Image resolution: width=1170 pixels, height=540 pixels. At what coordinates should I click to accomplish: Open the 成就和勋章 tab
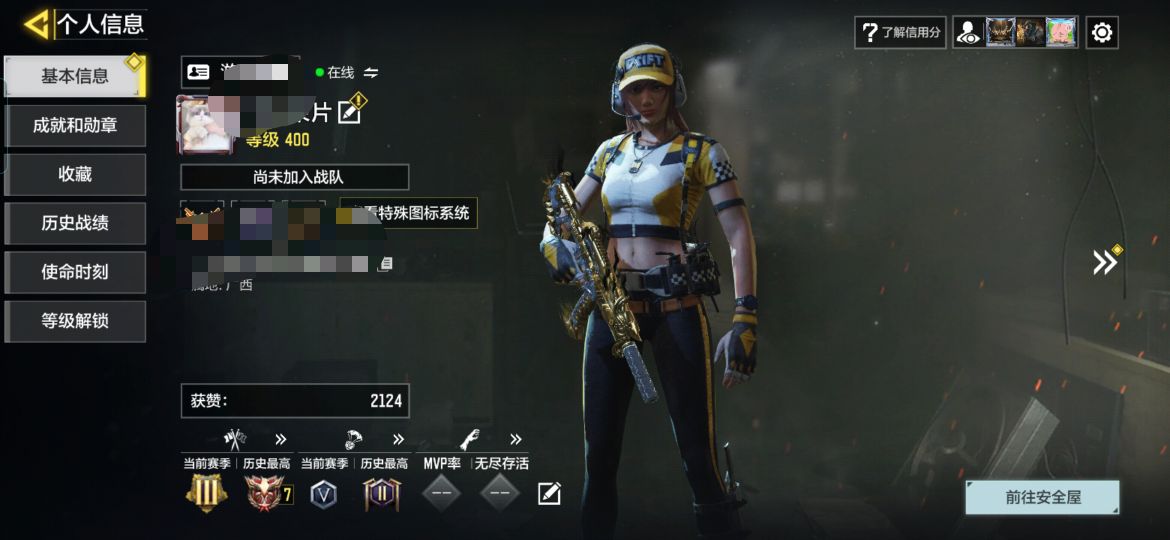pos(75,125)
